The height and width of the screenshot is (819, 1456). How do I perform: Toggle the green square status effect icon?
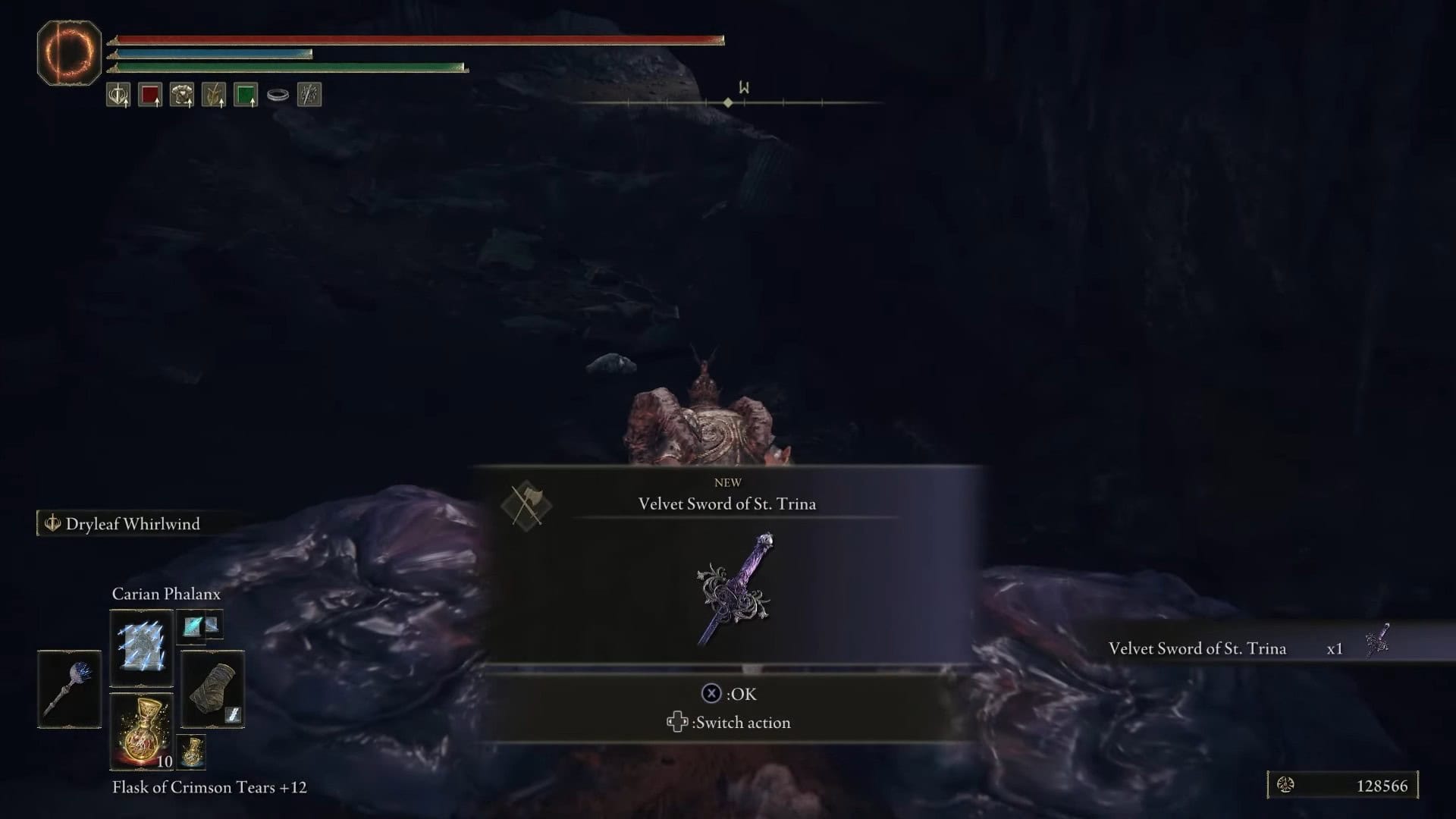click(246, 94)
